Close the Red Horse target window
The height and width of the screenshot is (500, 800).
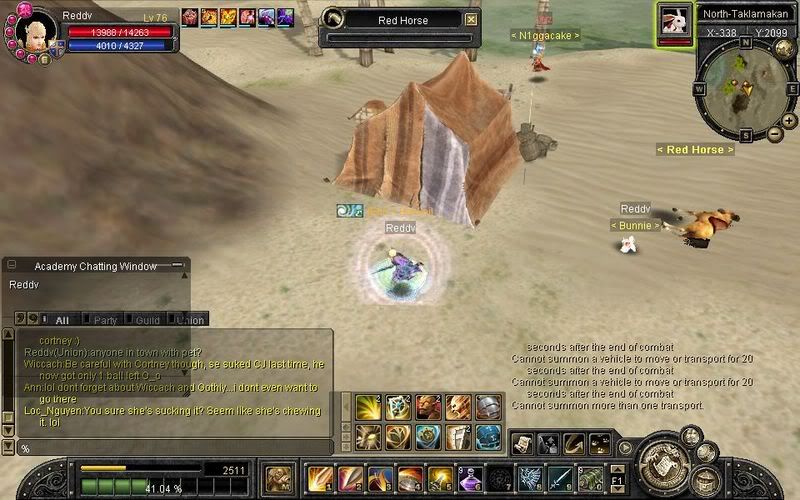(x=472, y=19)
